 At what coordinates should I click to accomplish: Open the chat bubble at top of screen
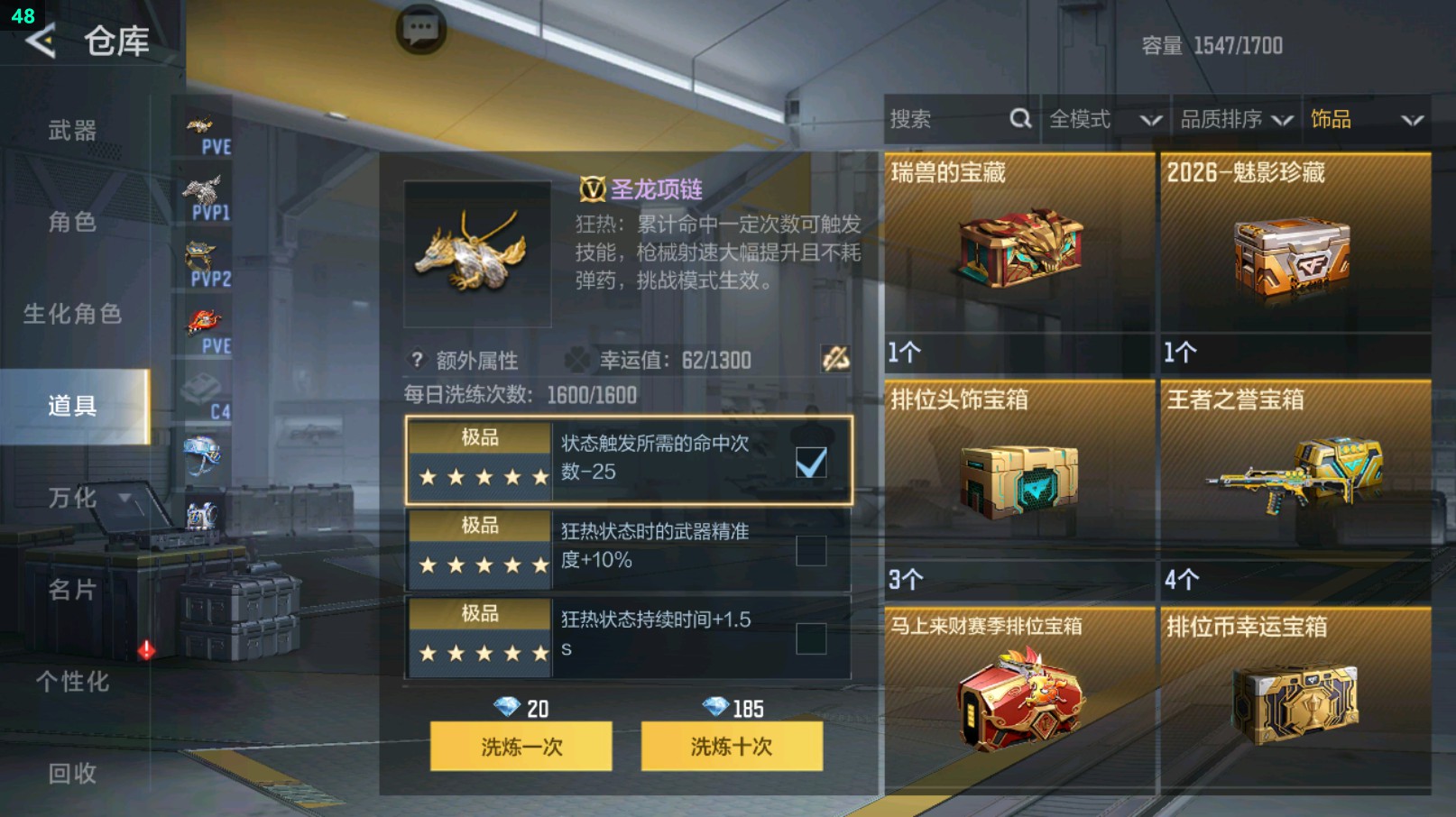[422, 28]
